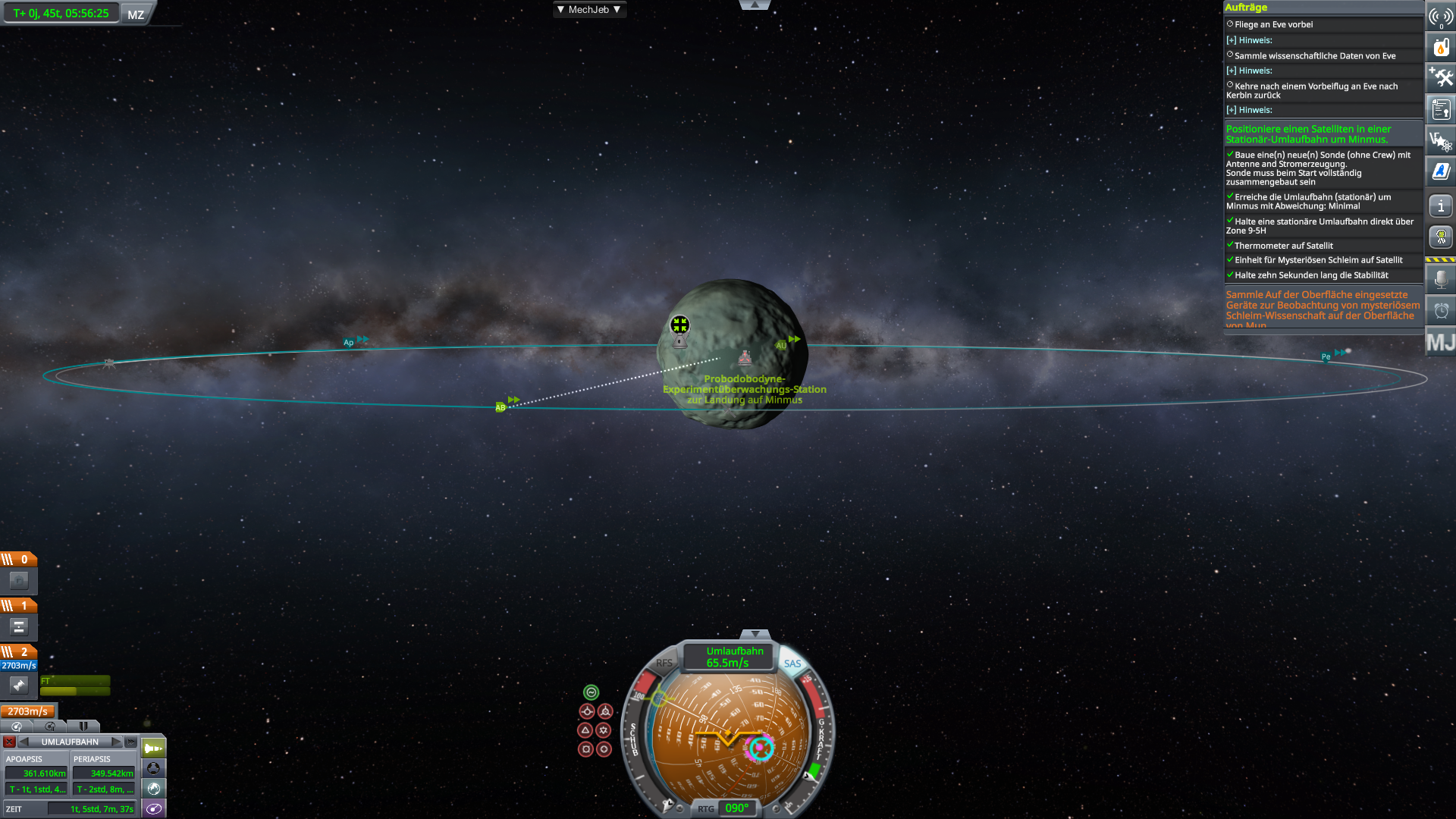Select the purple orbit button beside orbit panel
1456x819 pixels.
coord(154,808)
